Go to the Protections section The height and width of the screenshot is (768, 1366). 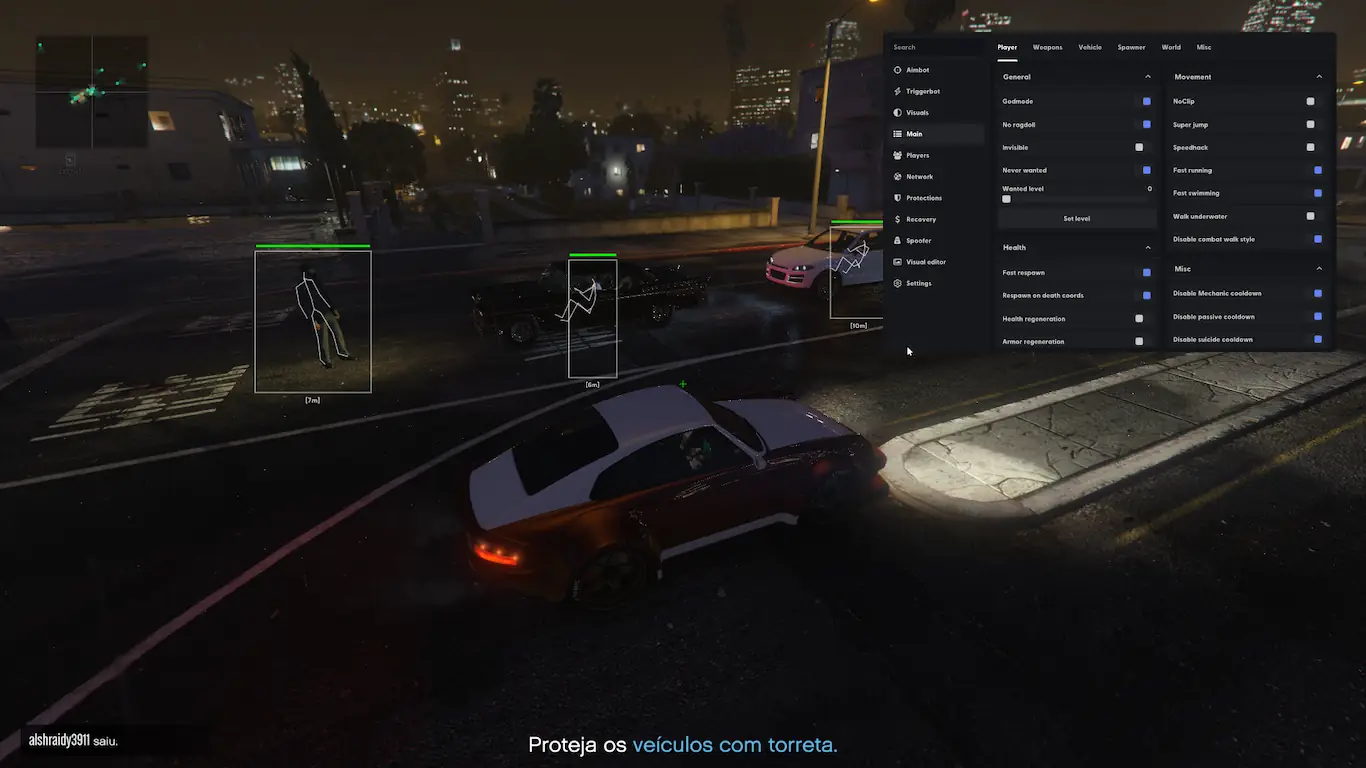[x=923, y=198]
